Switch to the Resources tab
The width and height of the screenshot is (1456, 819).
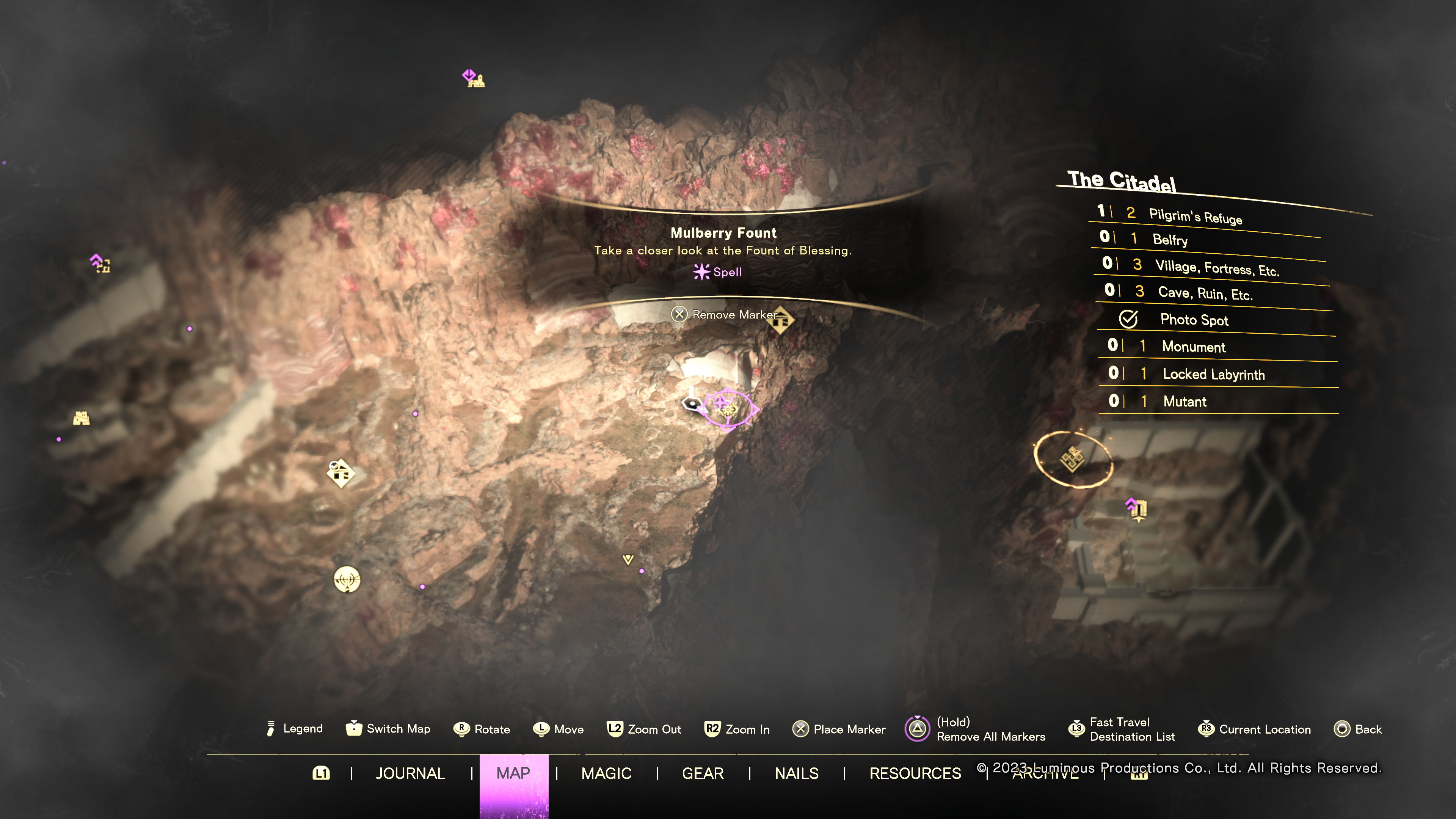coord(915,773)
